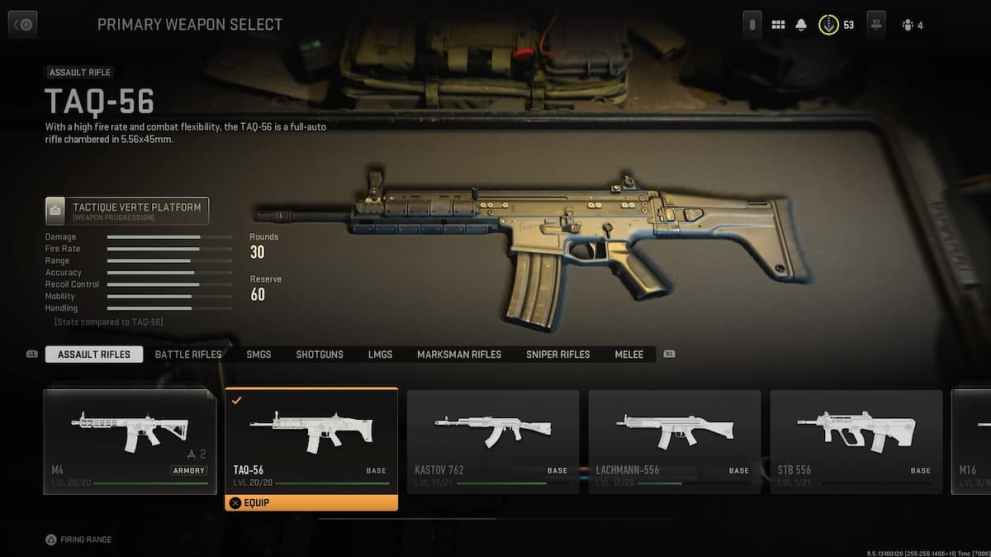
Task: Select the LMGs tab
Action: (x=380, y=354)
